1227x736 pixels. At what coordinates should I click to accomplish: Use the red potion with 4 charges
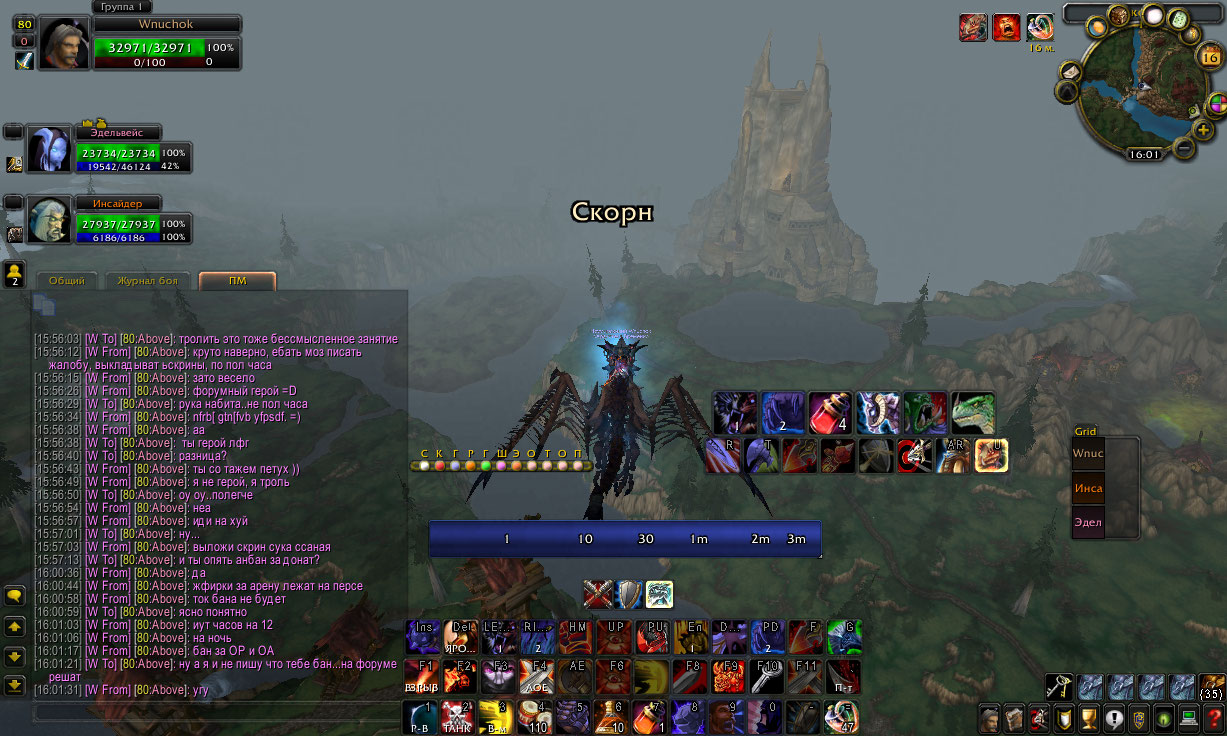tap(829, 412)
